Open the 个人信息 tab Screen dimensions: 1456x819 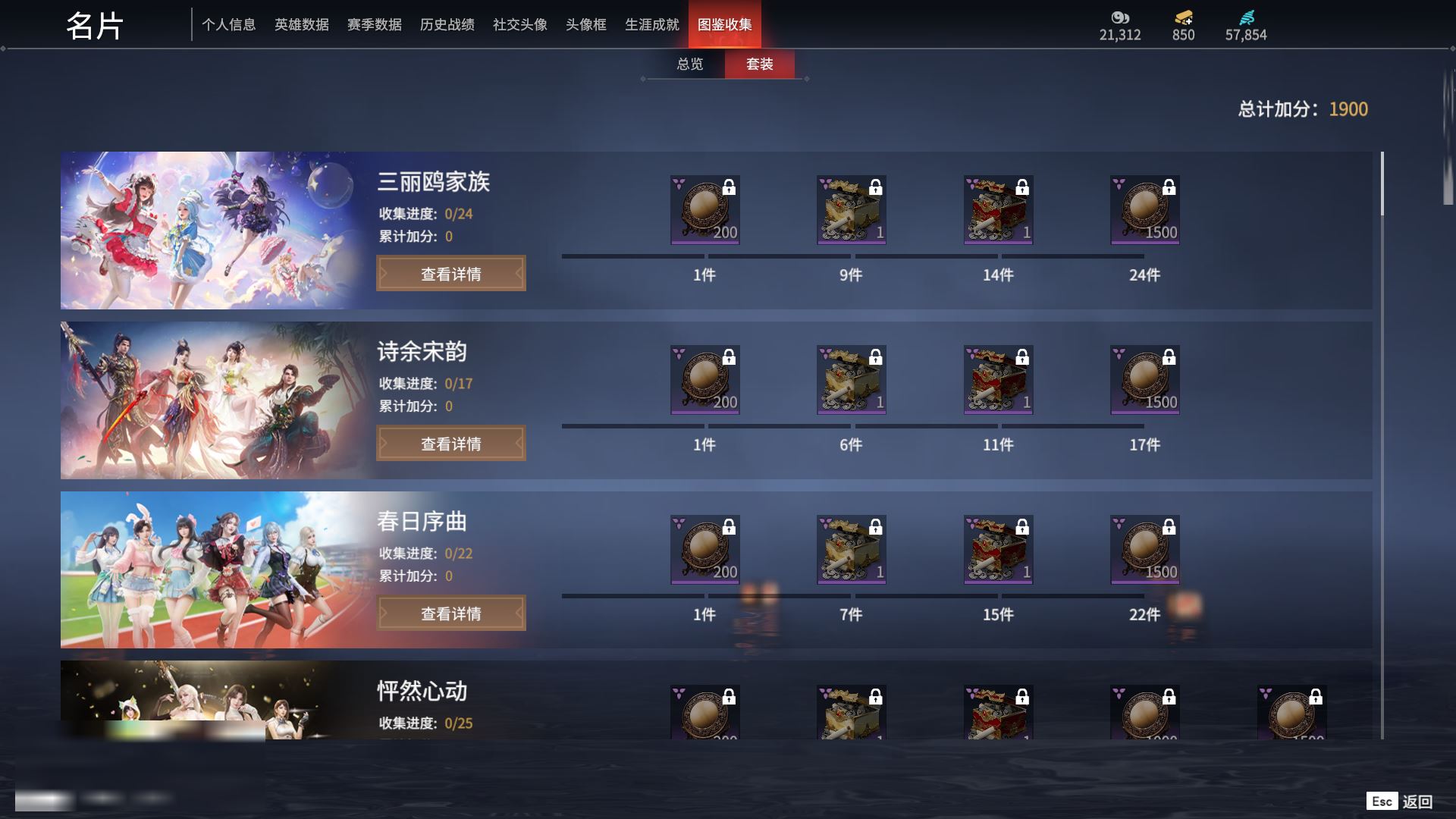(x=228, y=25)
